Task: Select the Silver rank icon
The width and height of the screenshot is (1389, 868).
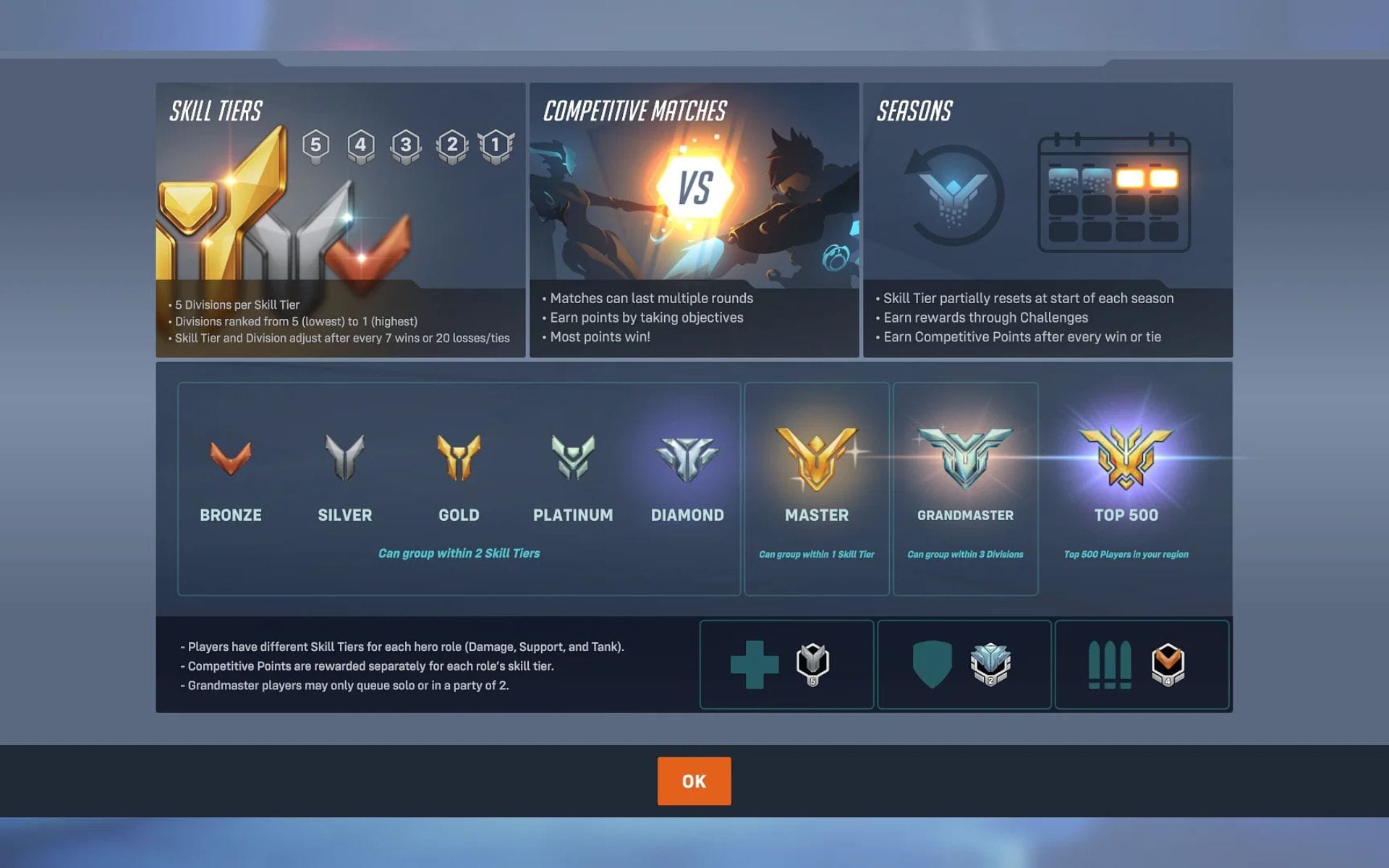Action: (345, 456)
